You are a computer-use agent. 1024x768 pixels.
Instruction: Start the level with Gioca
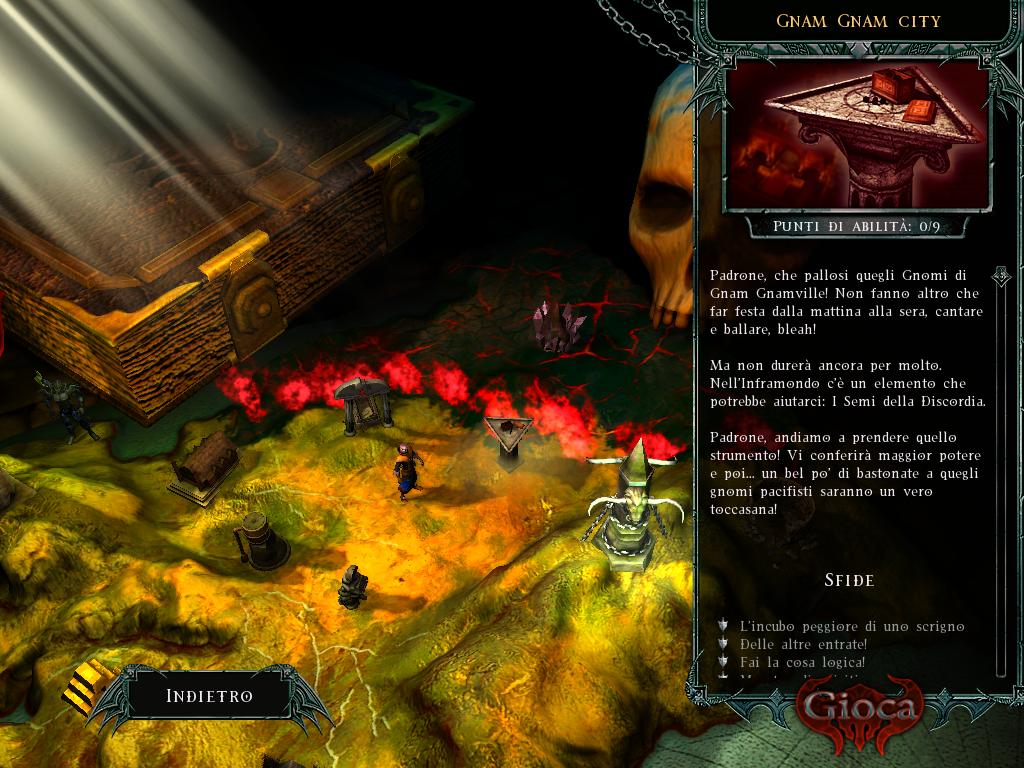857,708
